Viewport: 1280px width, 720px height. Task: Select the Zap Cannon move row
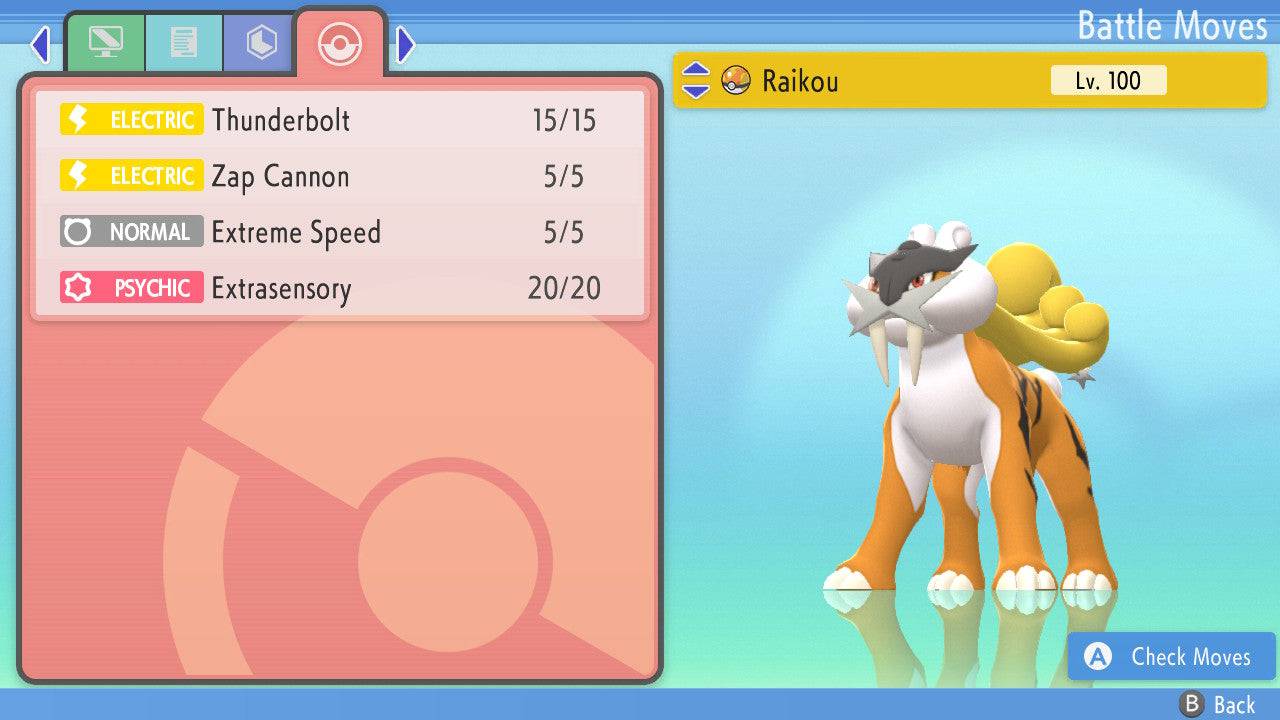pos(340,175)
